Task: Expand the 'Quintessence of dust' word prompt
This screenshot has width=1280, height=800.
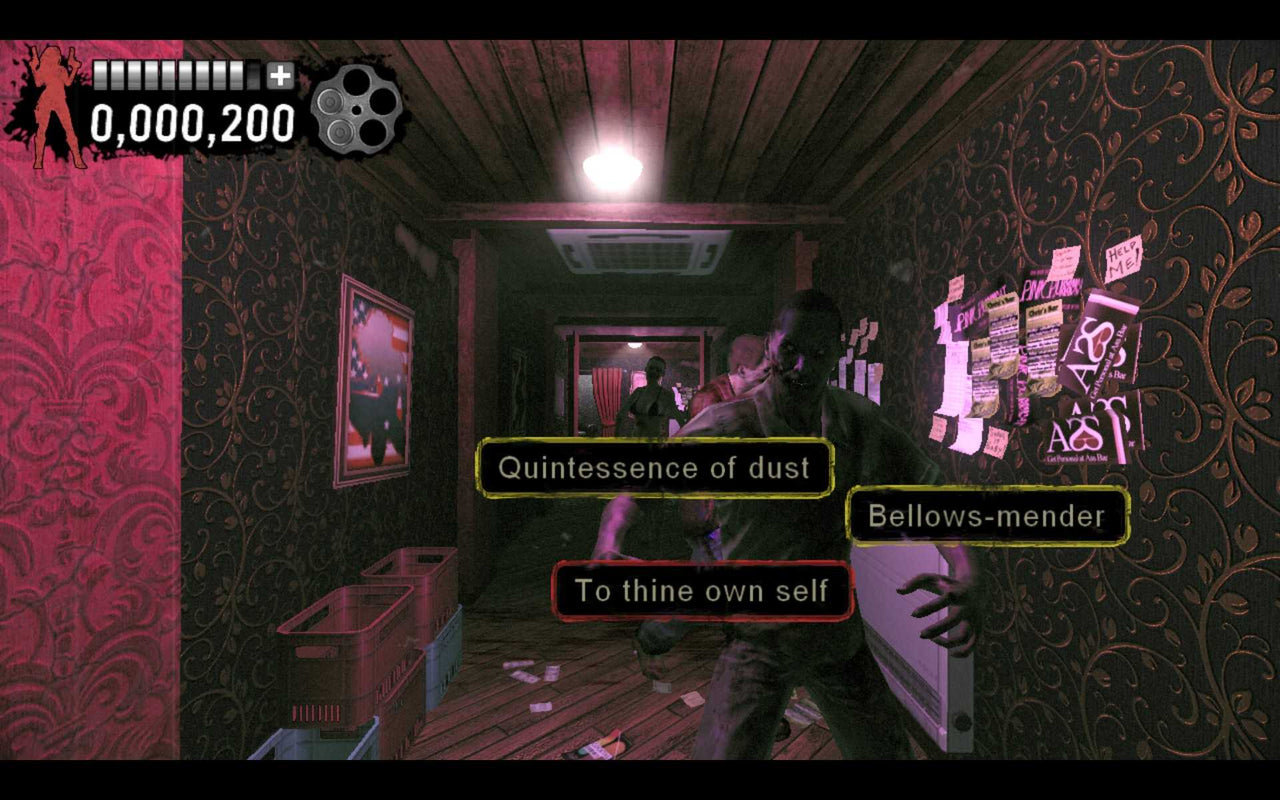Action: point(655,467)
